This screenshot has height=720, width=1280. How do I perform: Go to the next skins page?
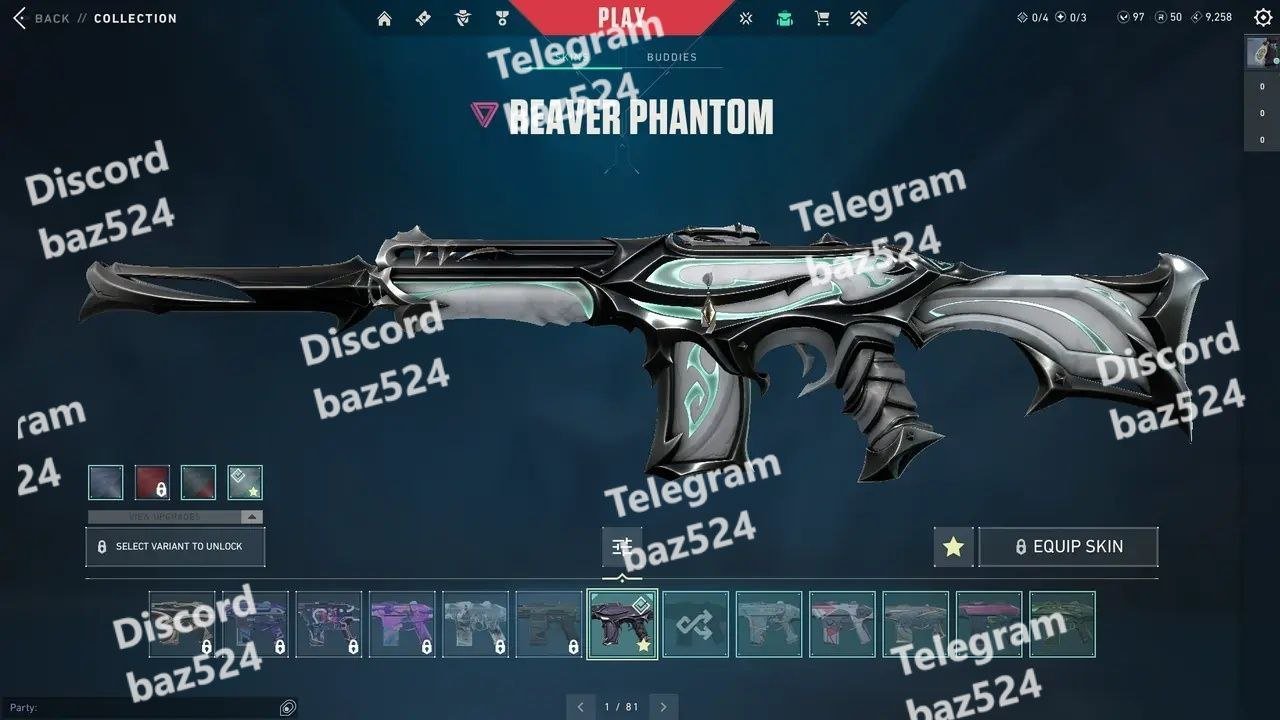pyautogui.click(x=663, y=707)
